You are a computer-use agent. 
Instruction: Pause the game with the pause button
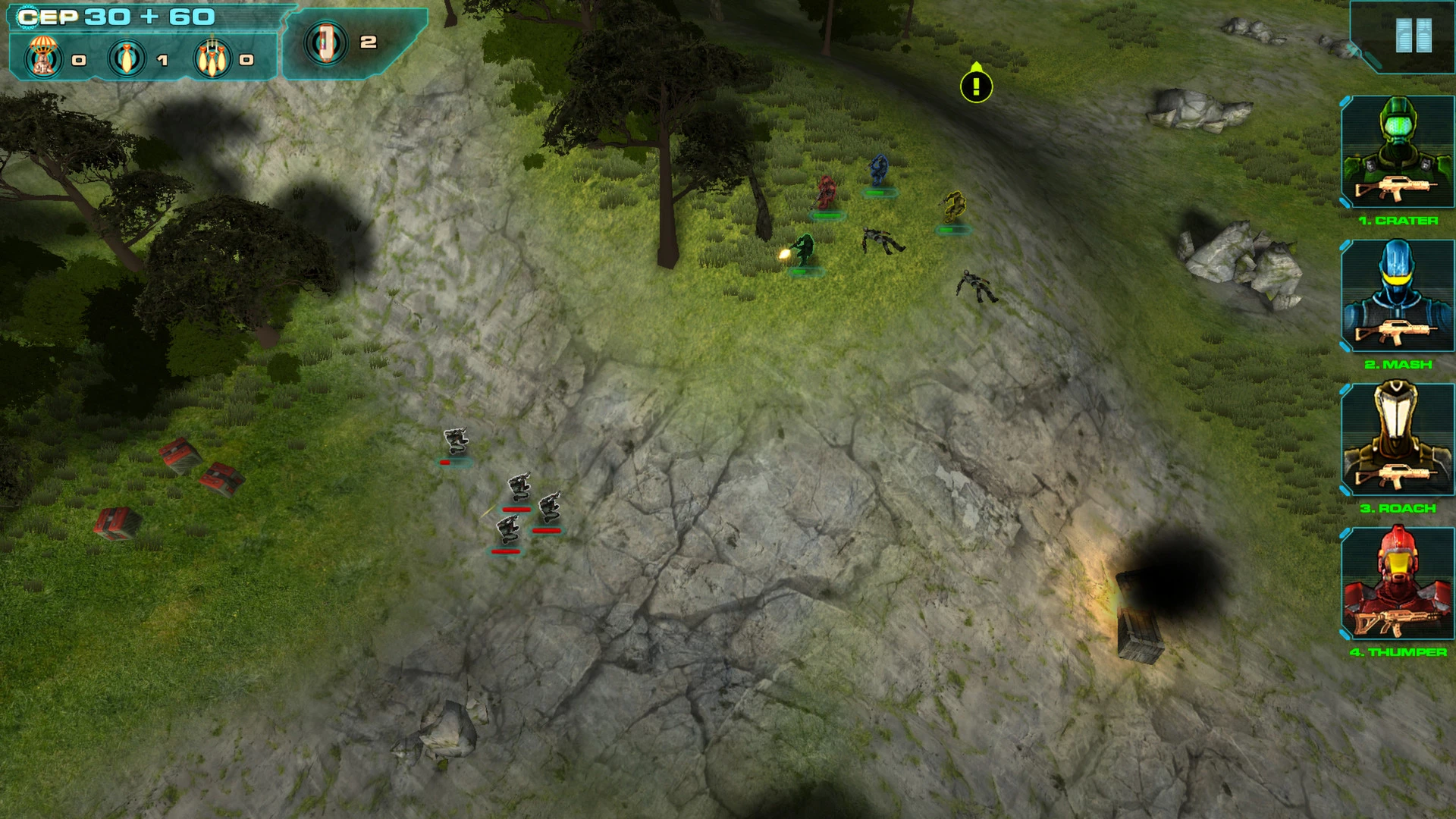pyautogui.click(x=1414, y=36)
